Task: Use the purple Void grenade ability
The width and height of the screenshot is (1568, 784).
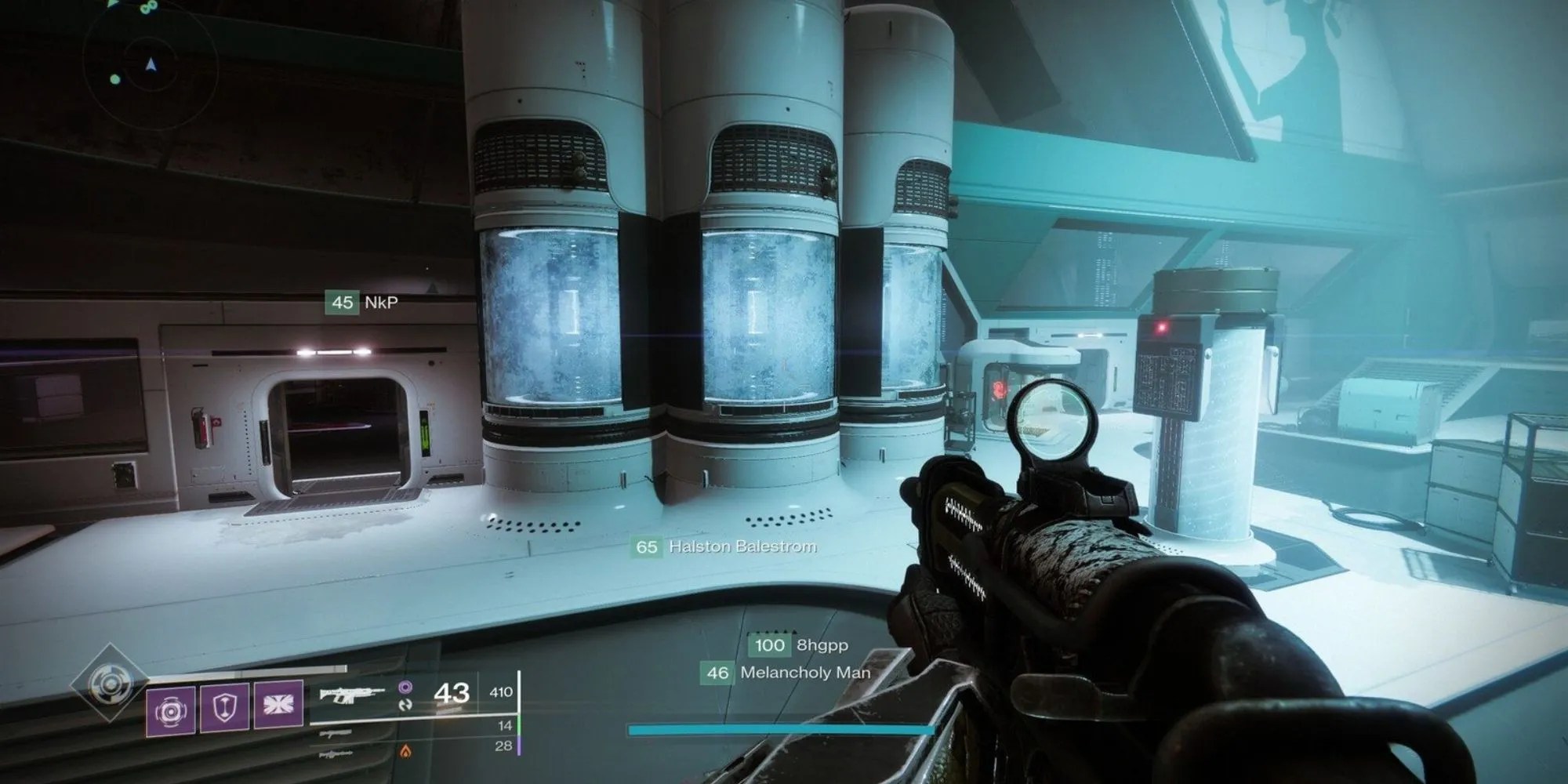Action: 171,709
